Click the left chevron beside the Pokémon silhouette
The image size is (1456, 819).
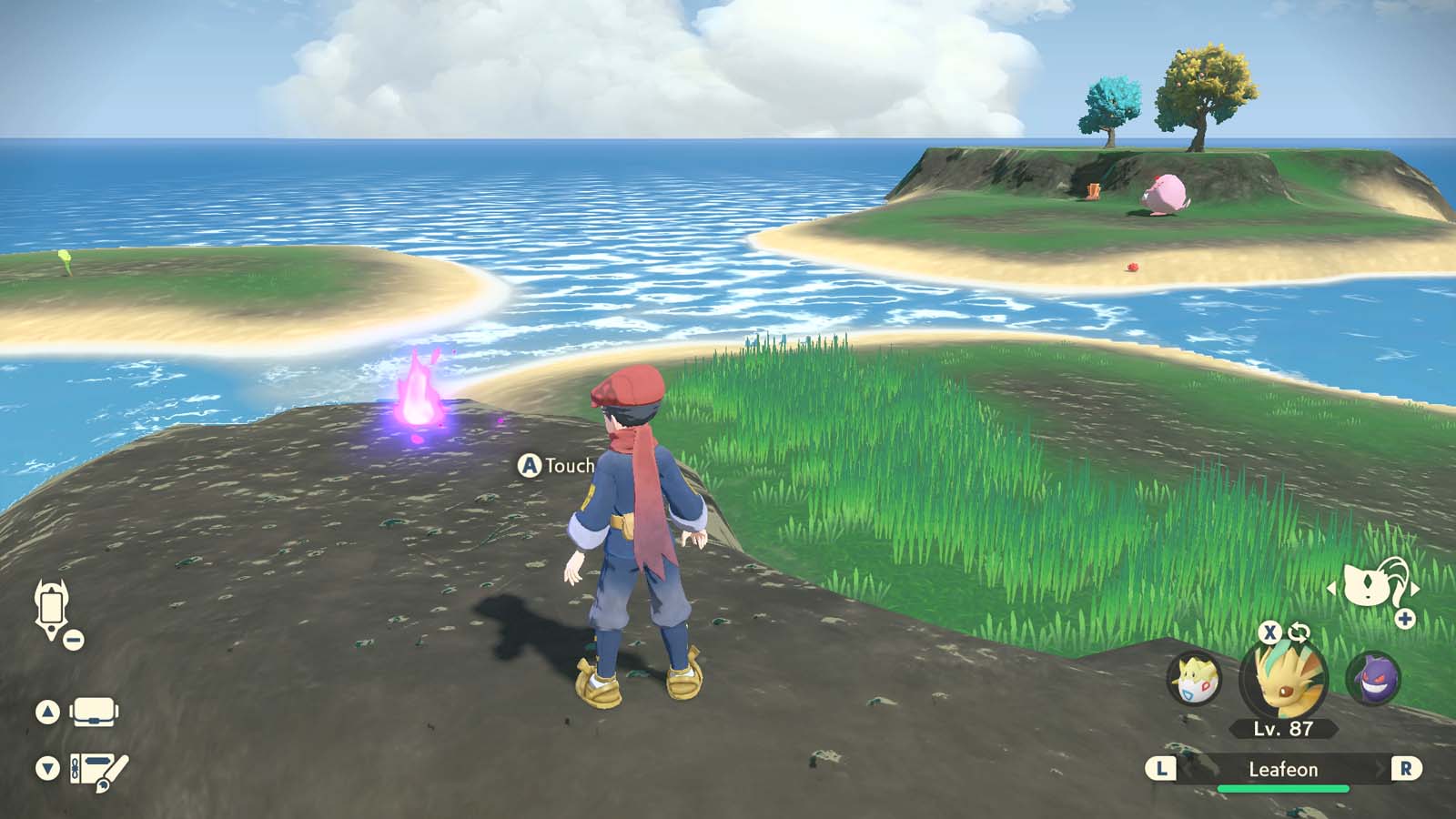[1330, 586]
